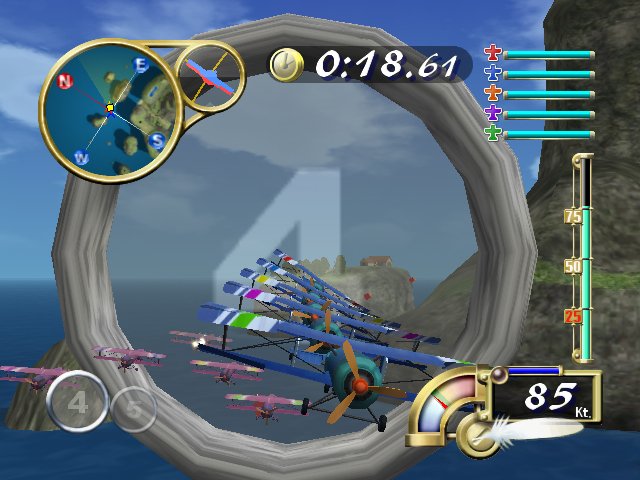Viewport: 640px width, 480px height.
Task: Select the red plane icon
Action: click(x=492, y=53)
